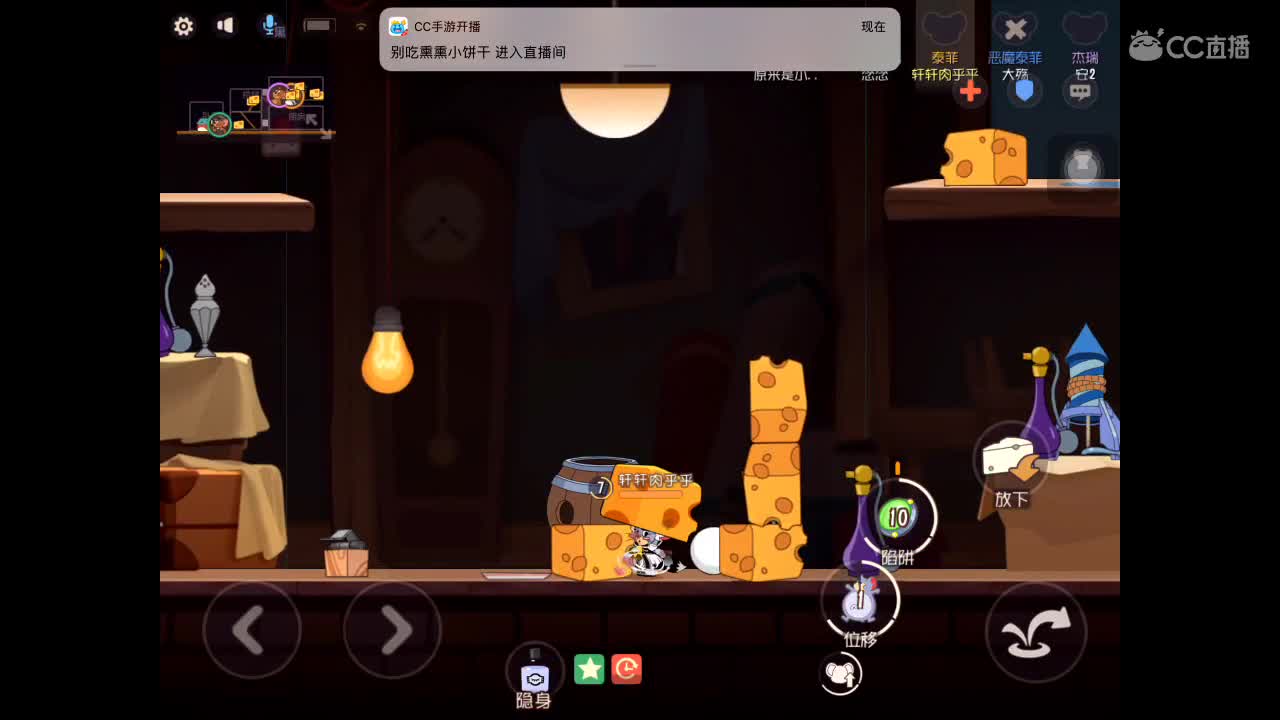The width and height of the screenshot is (1280, 720).
Task: Open the in-game settings gear
Action: tap(183, 27)
